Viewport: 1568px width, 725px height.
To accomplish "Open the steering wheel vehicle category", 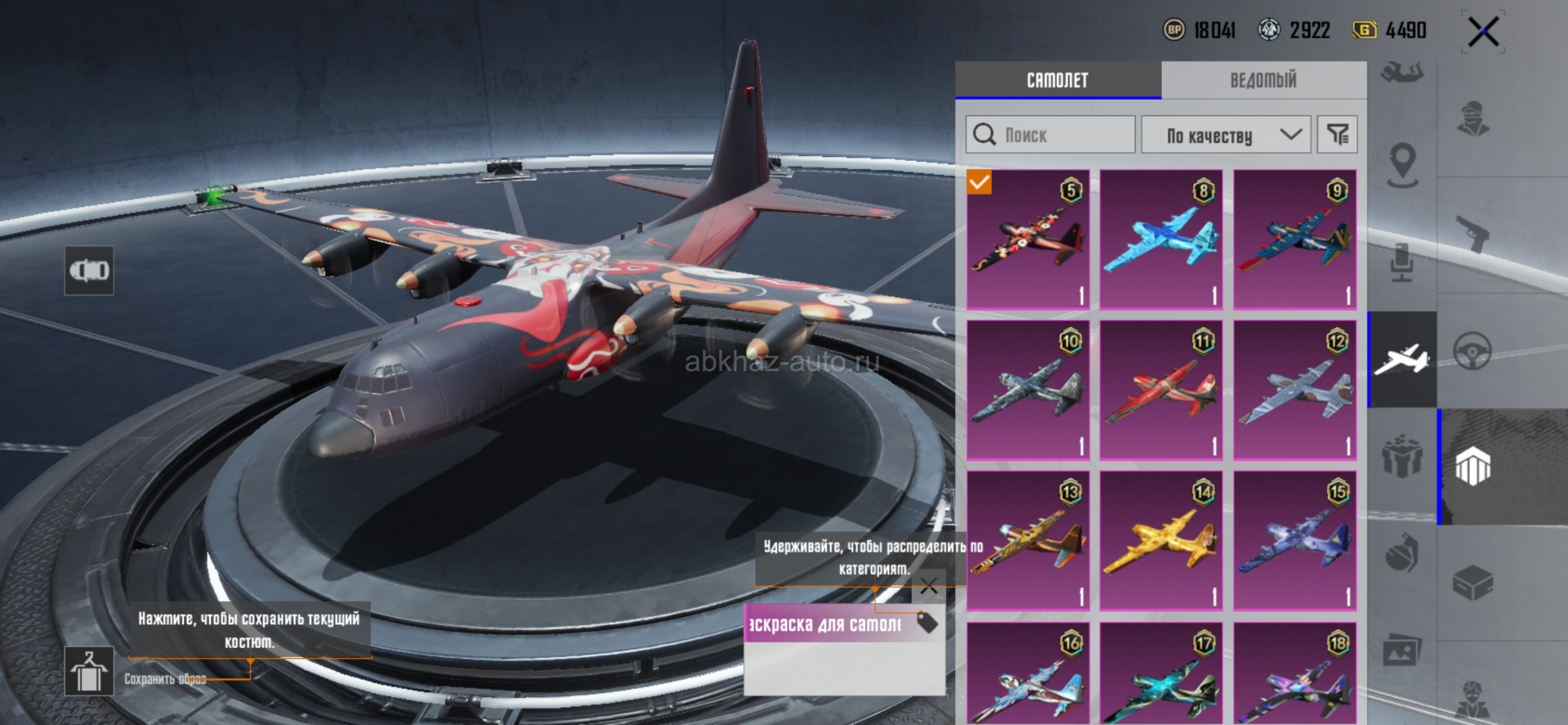I will 1473,351.
